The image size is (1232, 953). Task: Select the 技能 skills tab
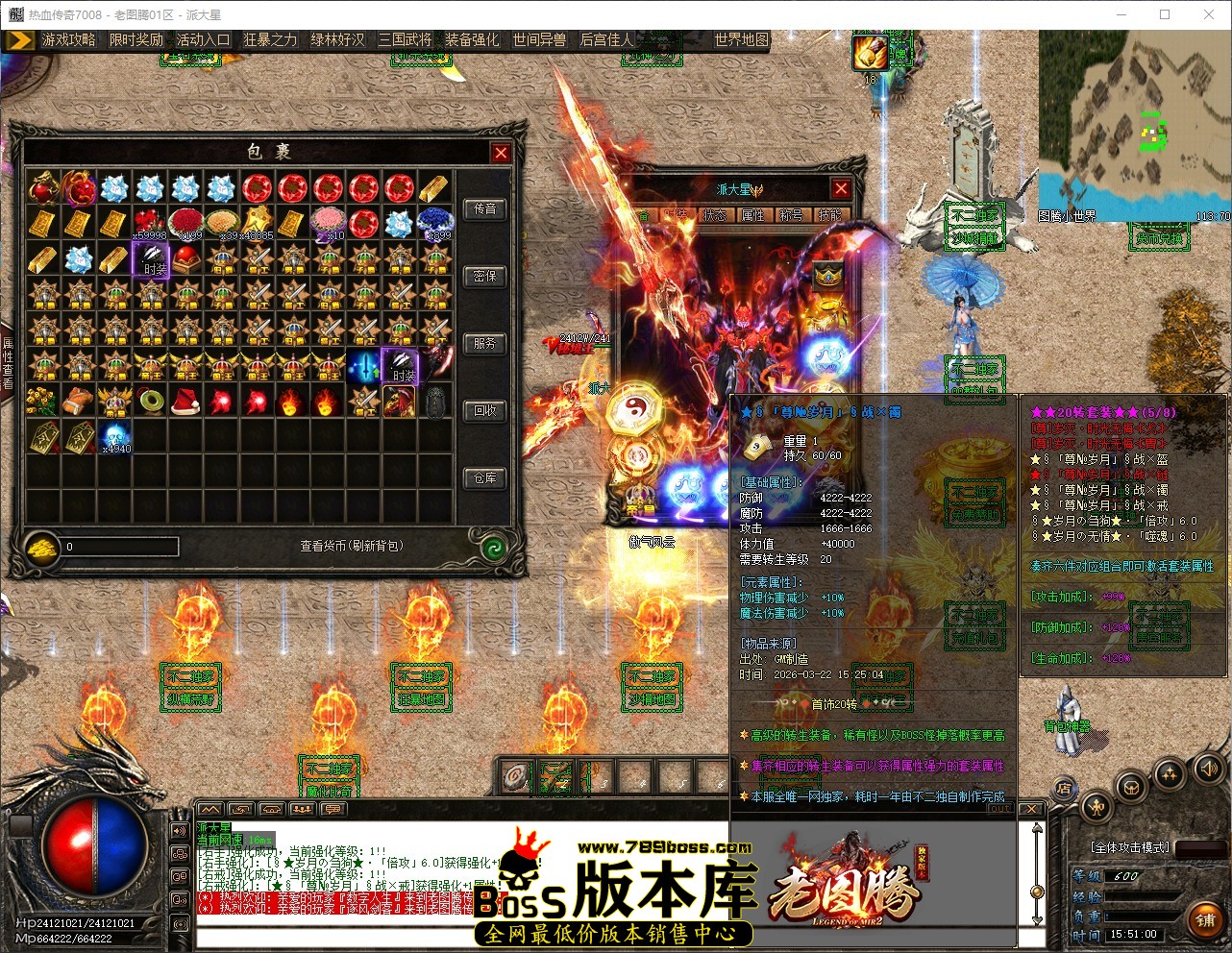pos(828,215)
